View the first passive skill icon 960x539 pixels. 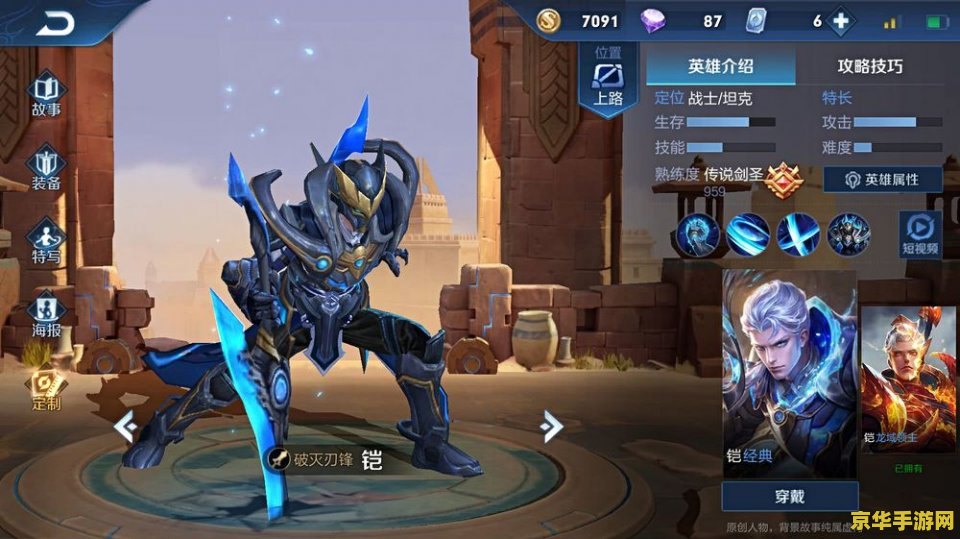click(697, 234)
